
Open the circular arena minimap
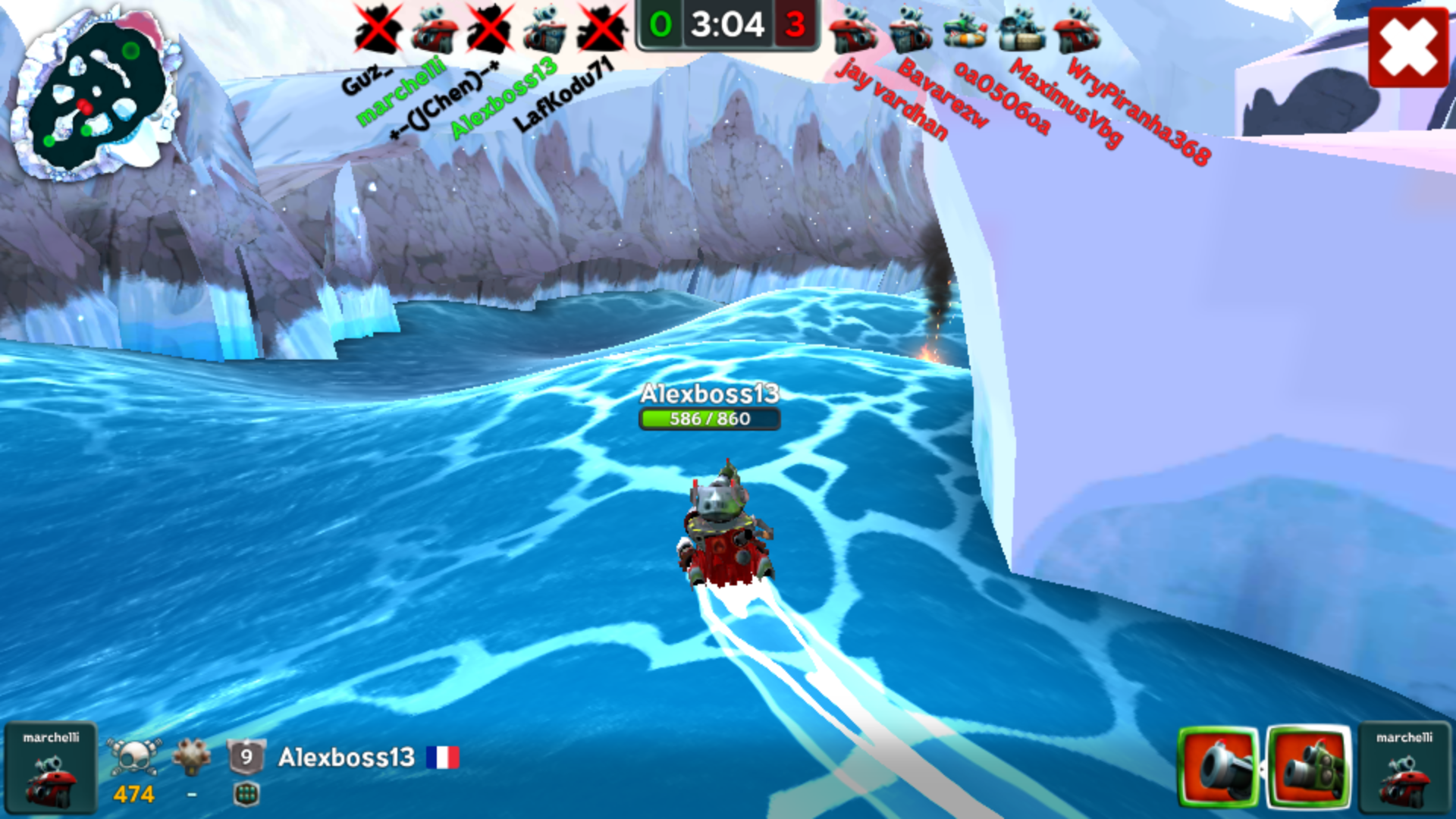[96, 96]
